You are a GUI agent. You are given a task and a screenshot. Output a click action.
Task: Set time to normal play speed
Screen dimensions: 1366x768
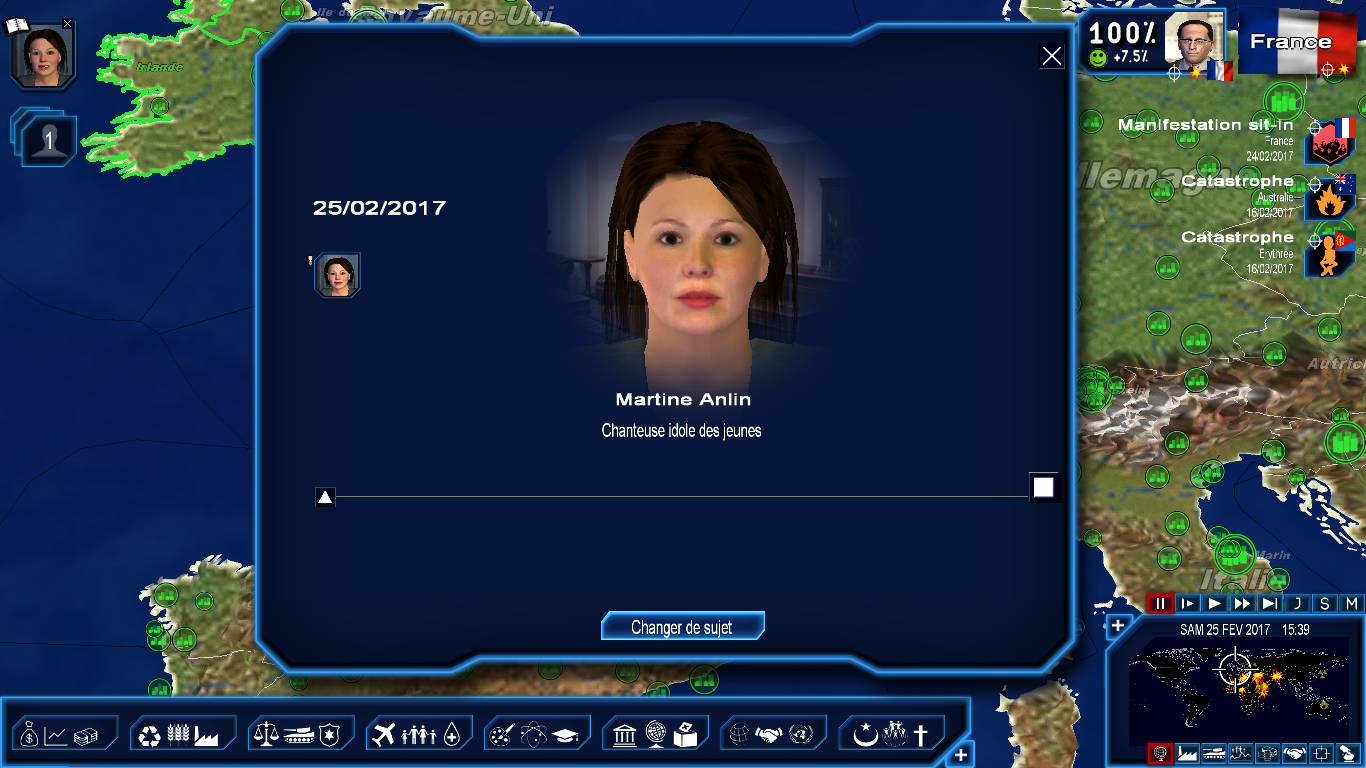coord(1215,603)
